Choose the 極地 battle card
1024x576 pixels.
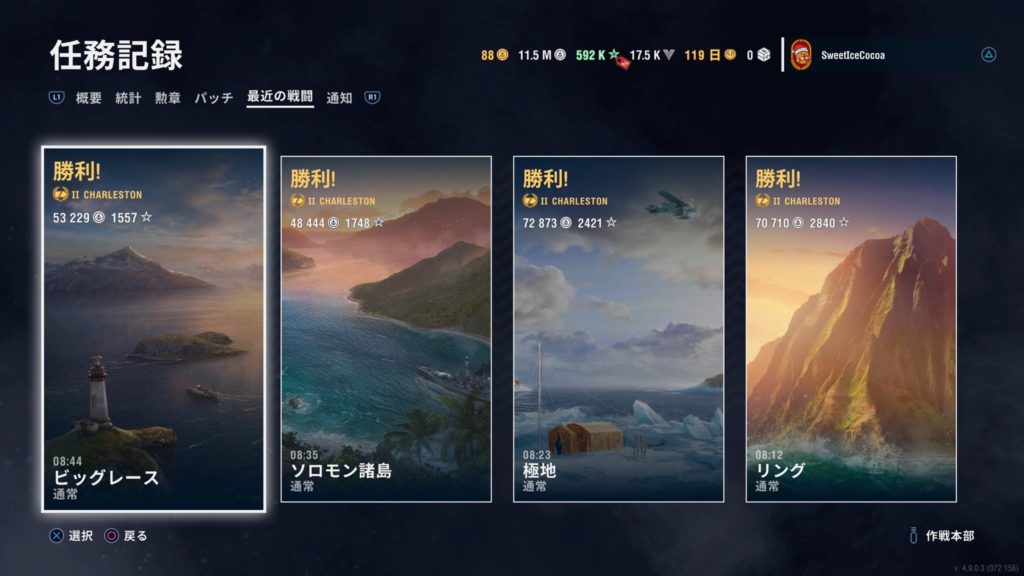point(618,329)
